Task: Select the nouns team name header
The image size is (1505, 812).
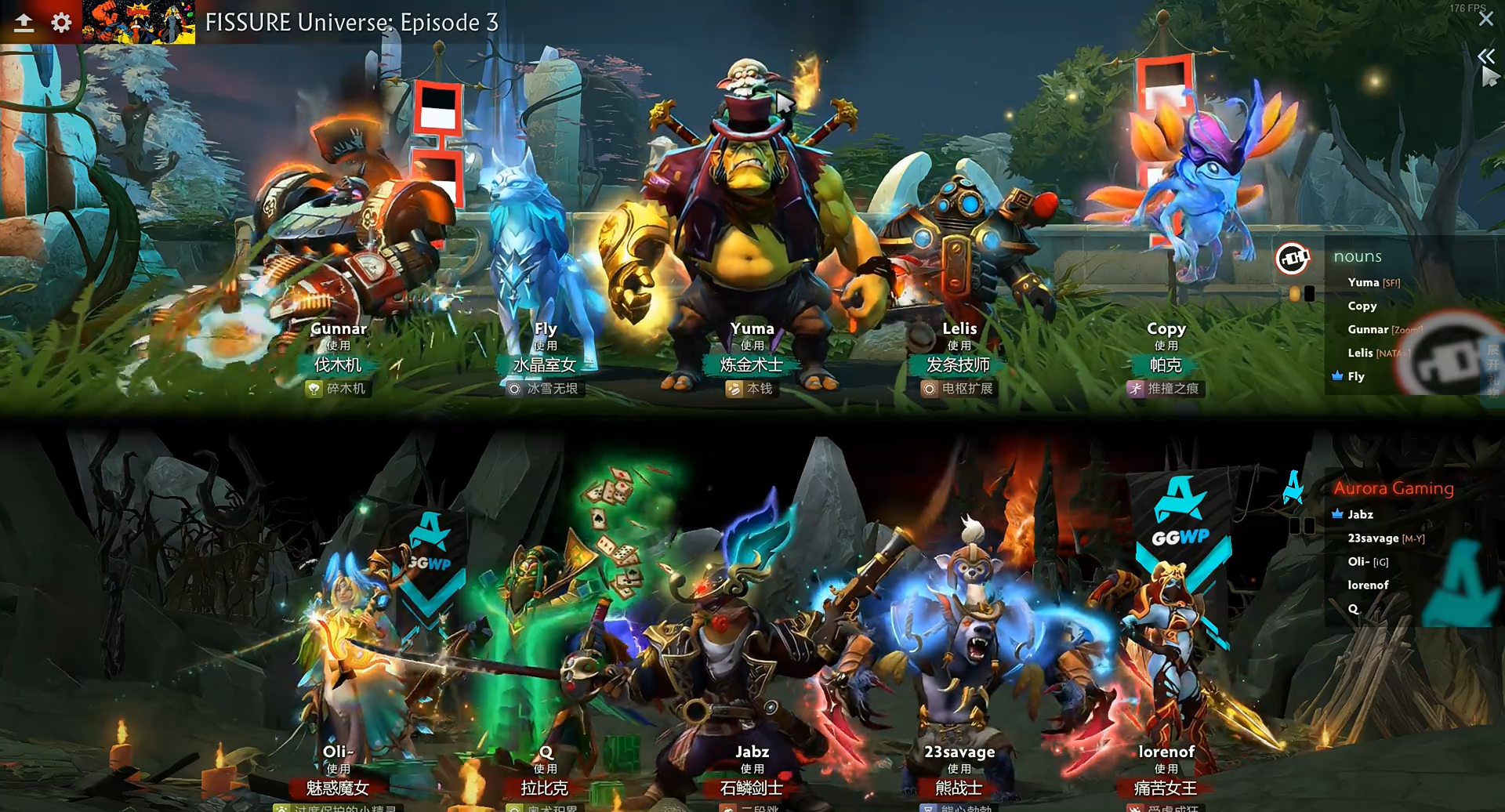Action: (1358, 256)
